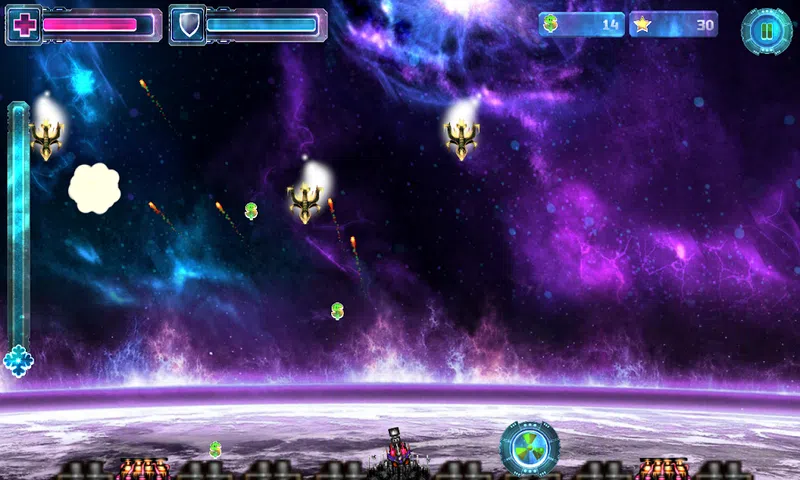
Task: Activate the radioactive nuke ability button
Action: (529, 447)
